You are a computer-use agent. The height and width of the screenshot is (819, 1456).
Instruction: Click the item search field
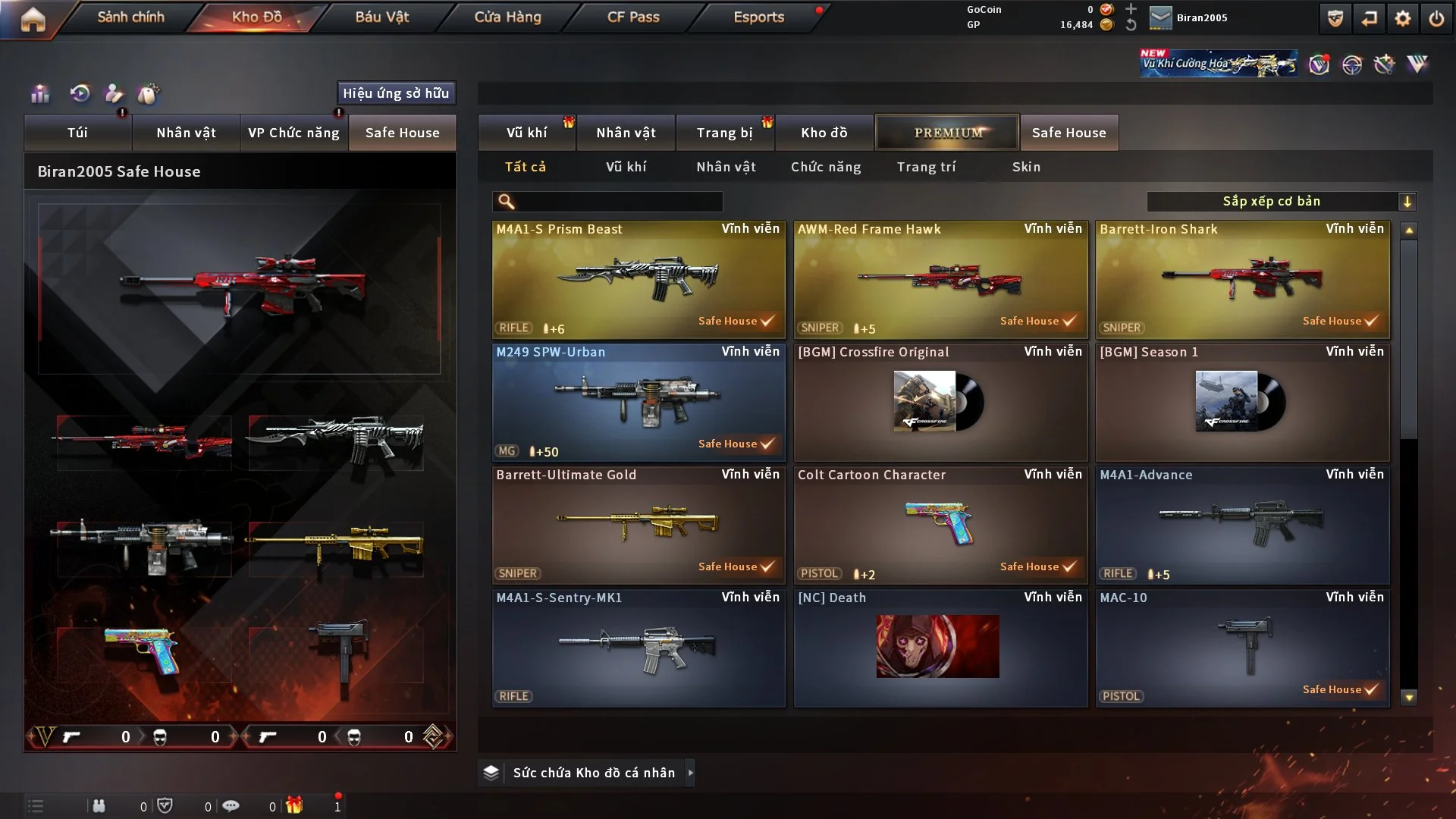tap(618, 202)
